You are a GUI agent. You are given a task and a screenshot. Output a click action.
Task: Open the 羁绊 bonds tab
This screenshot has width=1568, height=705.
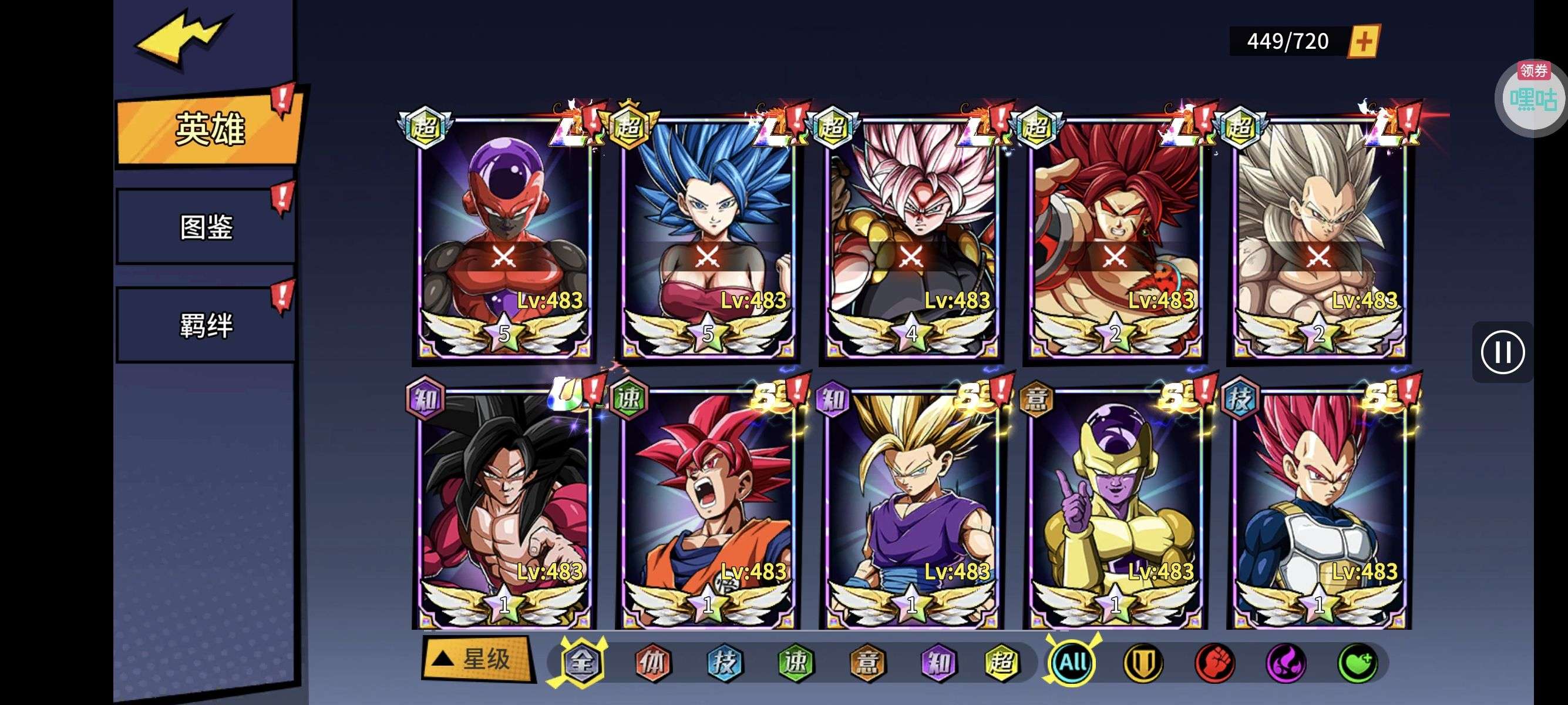(x=206, y=325)
